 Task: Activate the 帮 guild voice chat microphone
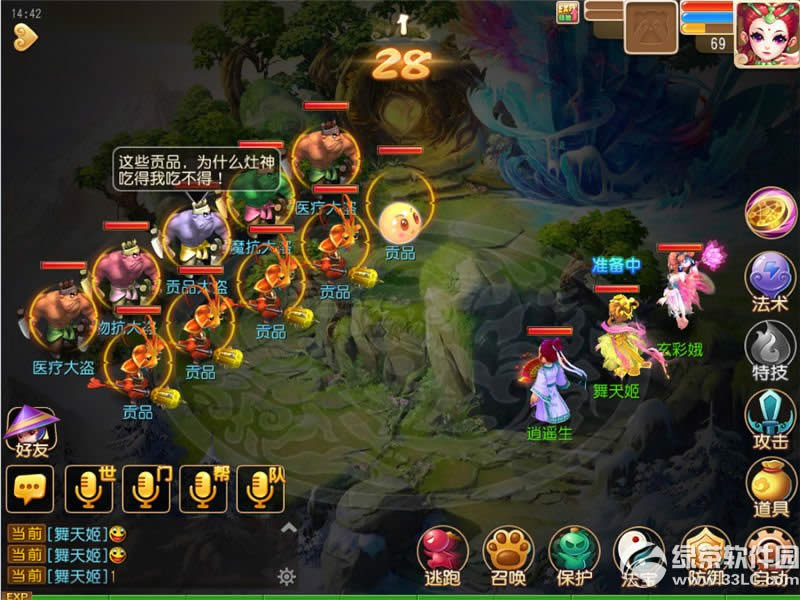(204, 488)
